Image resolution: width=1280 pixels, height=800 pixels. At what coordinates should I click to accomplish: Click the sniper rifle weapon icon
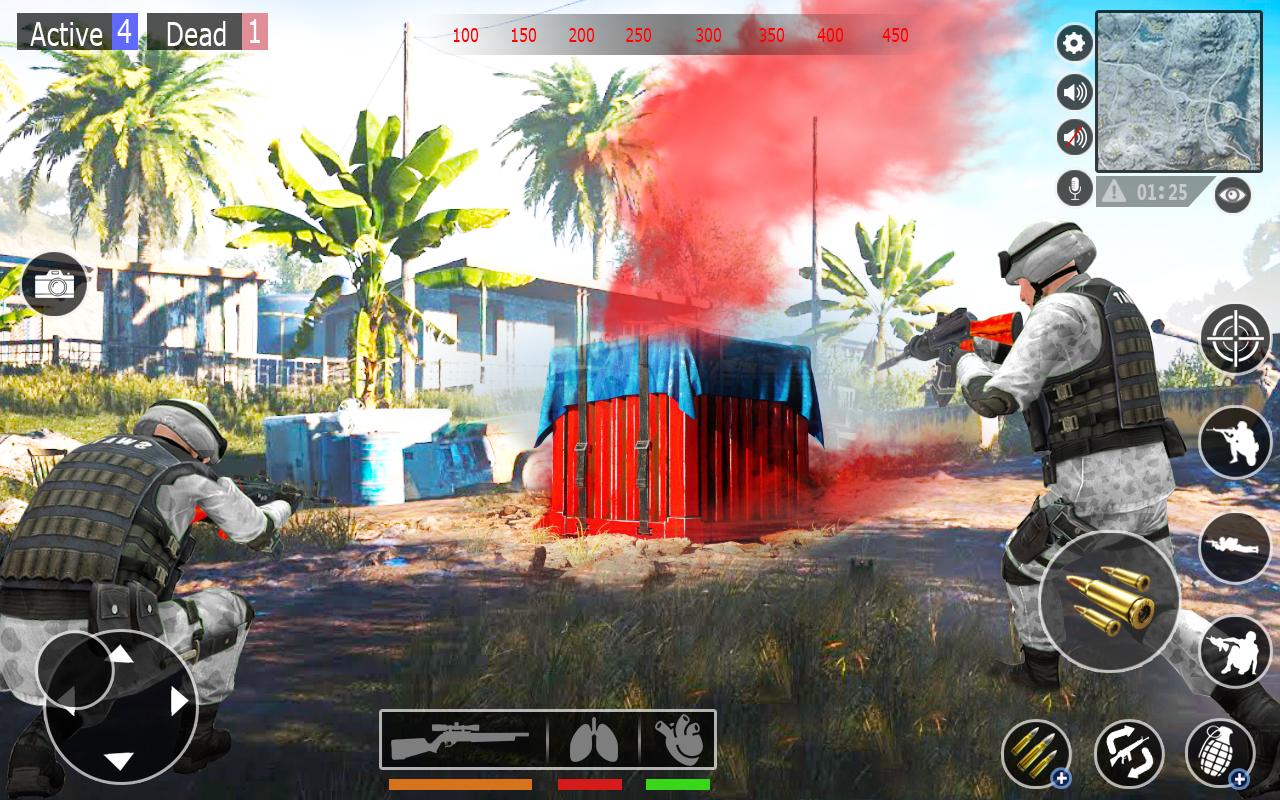tap(462, 738)
